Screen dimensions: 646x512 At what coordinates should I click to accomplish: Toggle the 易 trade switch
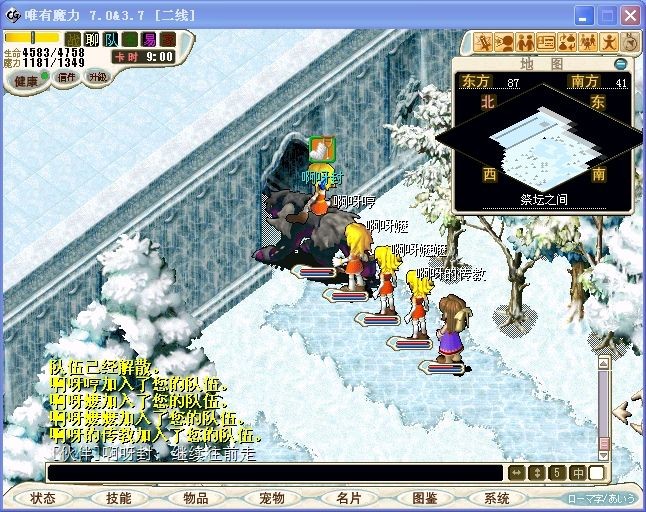click(149, 39)
